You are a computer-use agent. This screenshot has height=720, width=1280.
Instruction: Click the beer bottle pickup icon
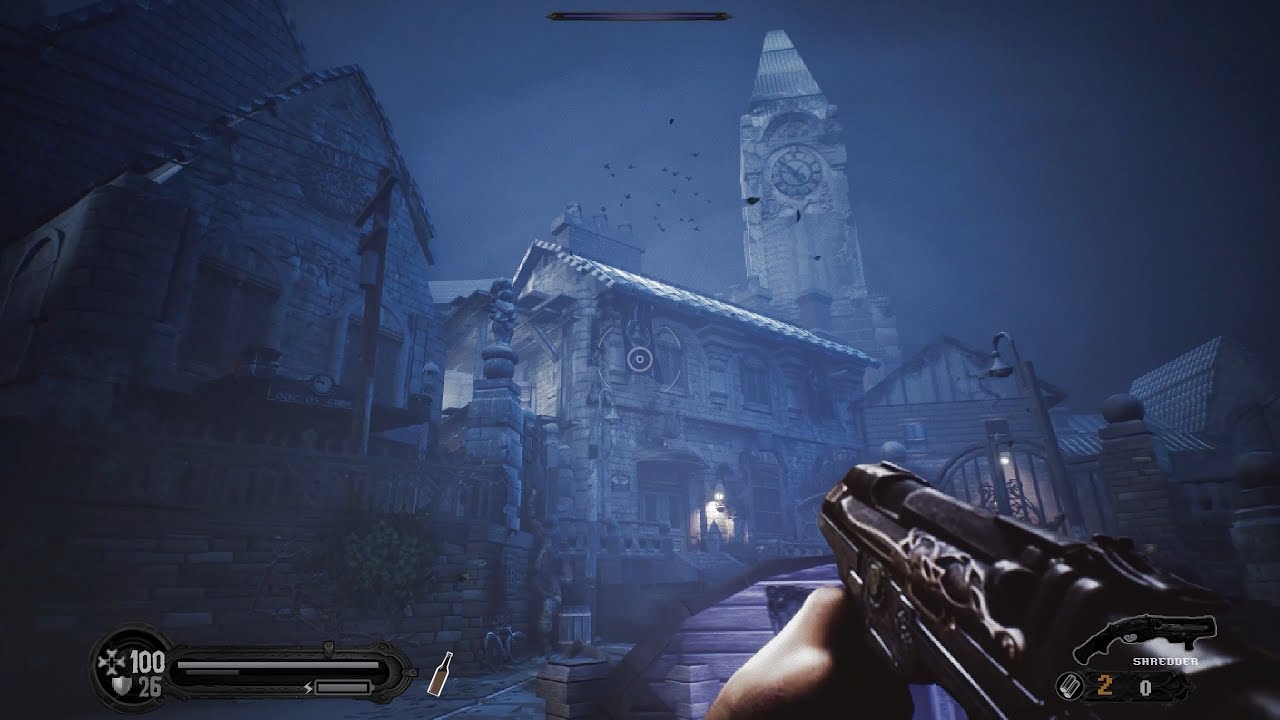[x=440, y=673]
